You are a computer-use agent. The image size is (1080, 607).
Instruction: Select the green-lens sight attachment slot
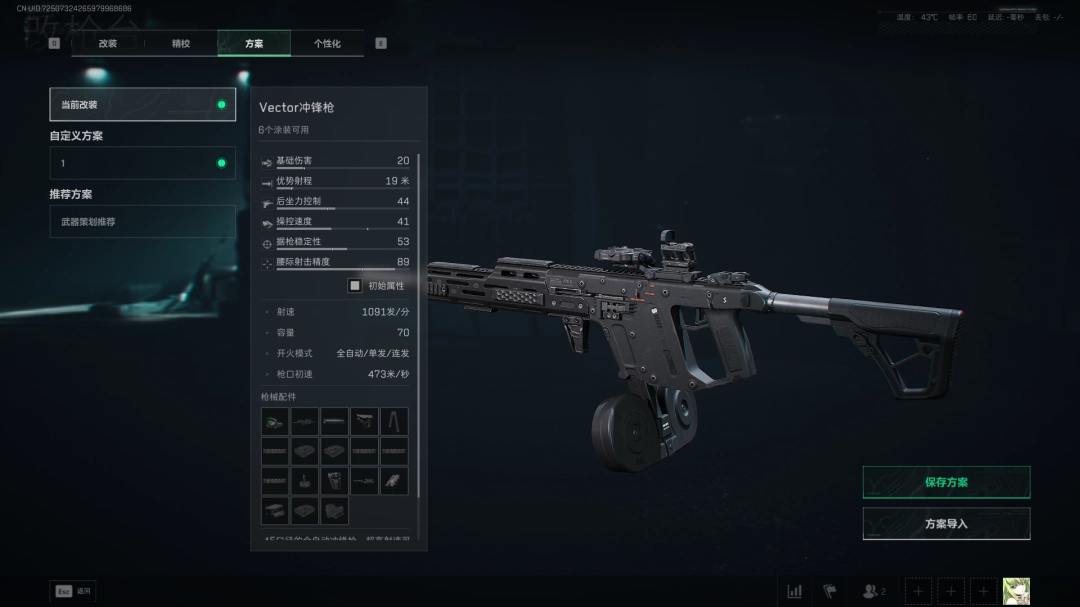275,421
